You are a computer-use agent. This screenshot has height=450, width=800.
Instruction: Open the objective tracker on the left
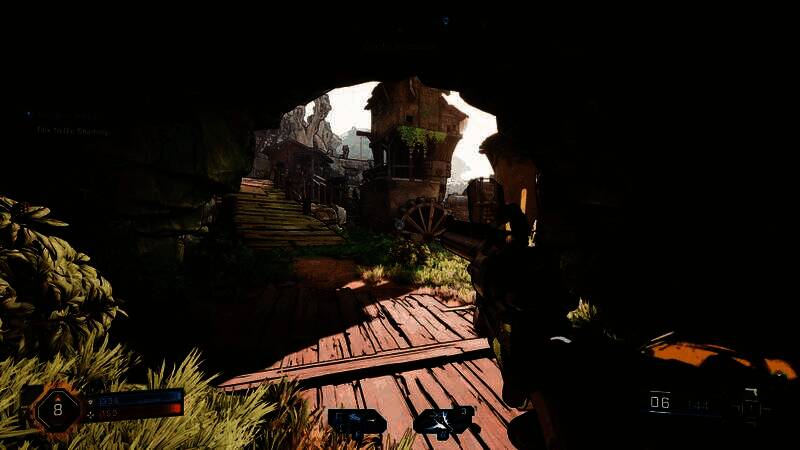coord(70,124)
